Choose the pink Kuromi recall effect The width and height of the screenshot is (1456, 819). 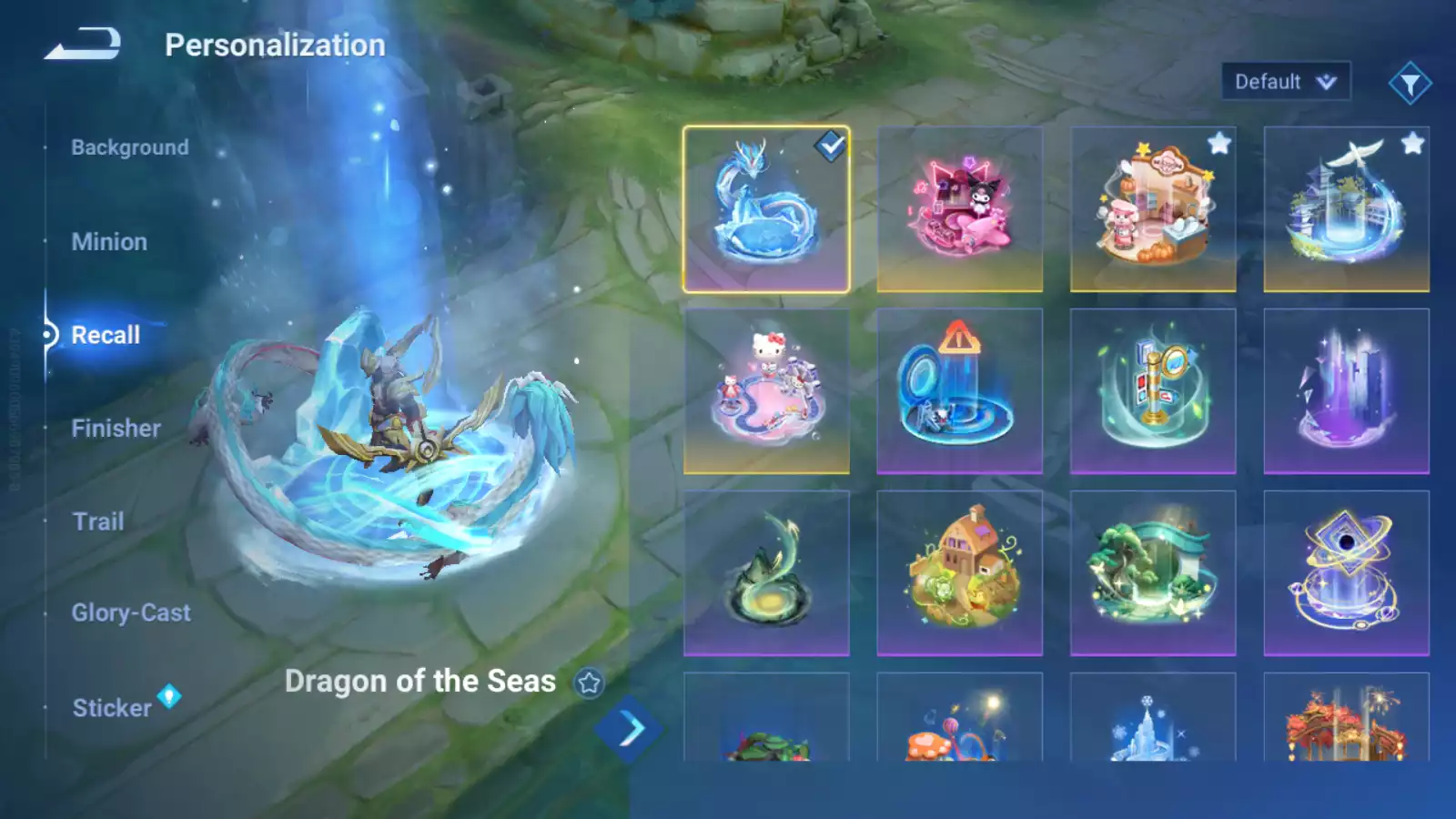pyautogui.click(x=959, y=209)
